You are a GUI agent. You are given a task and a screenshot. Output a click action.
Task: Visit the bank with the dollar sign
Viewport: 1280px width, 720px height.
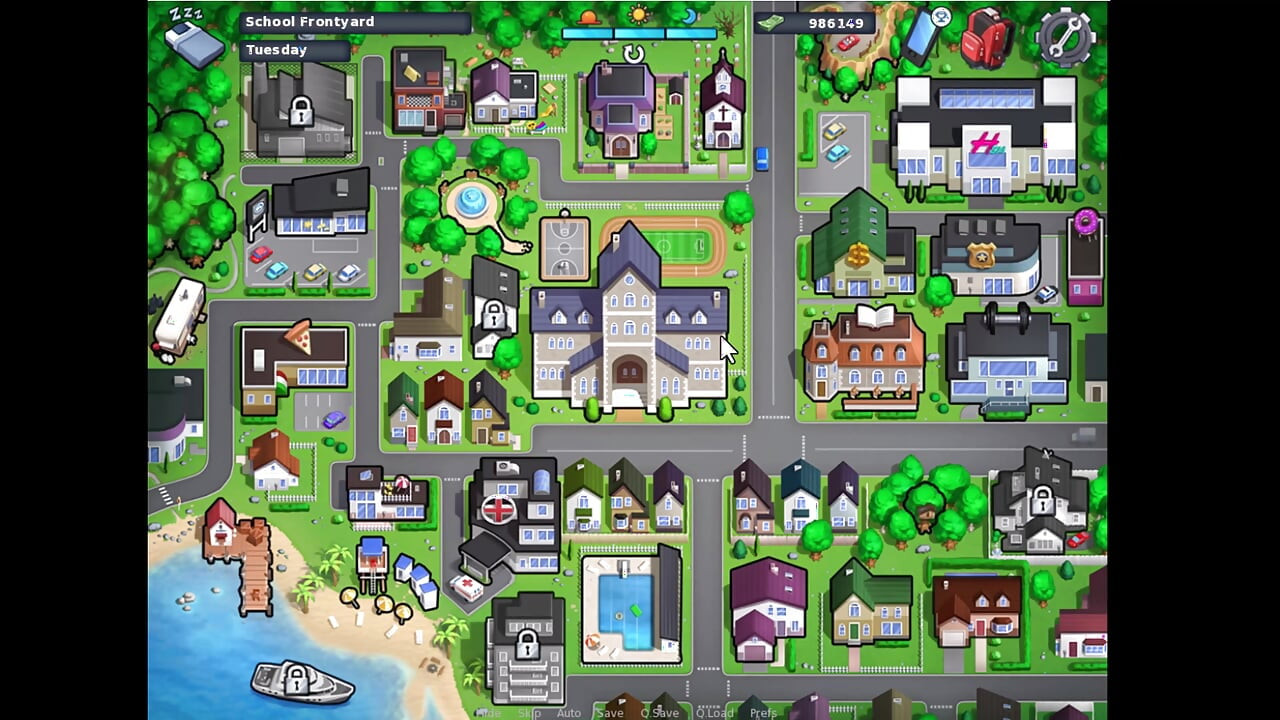(x=859, y=247)
